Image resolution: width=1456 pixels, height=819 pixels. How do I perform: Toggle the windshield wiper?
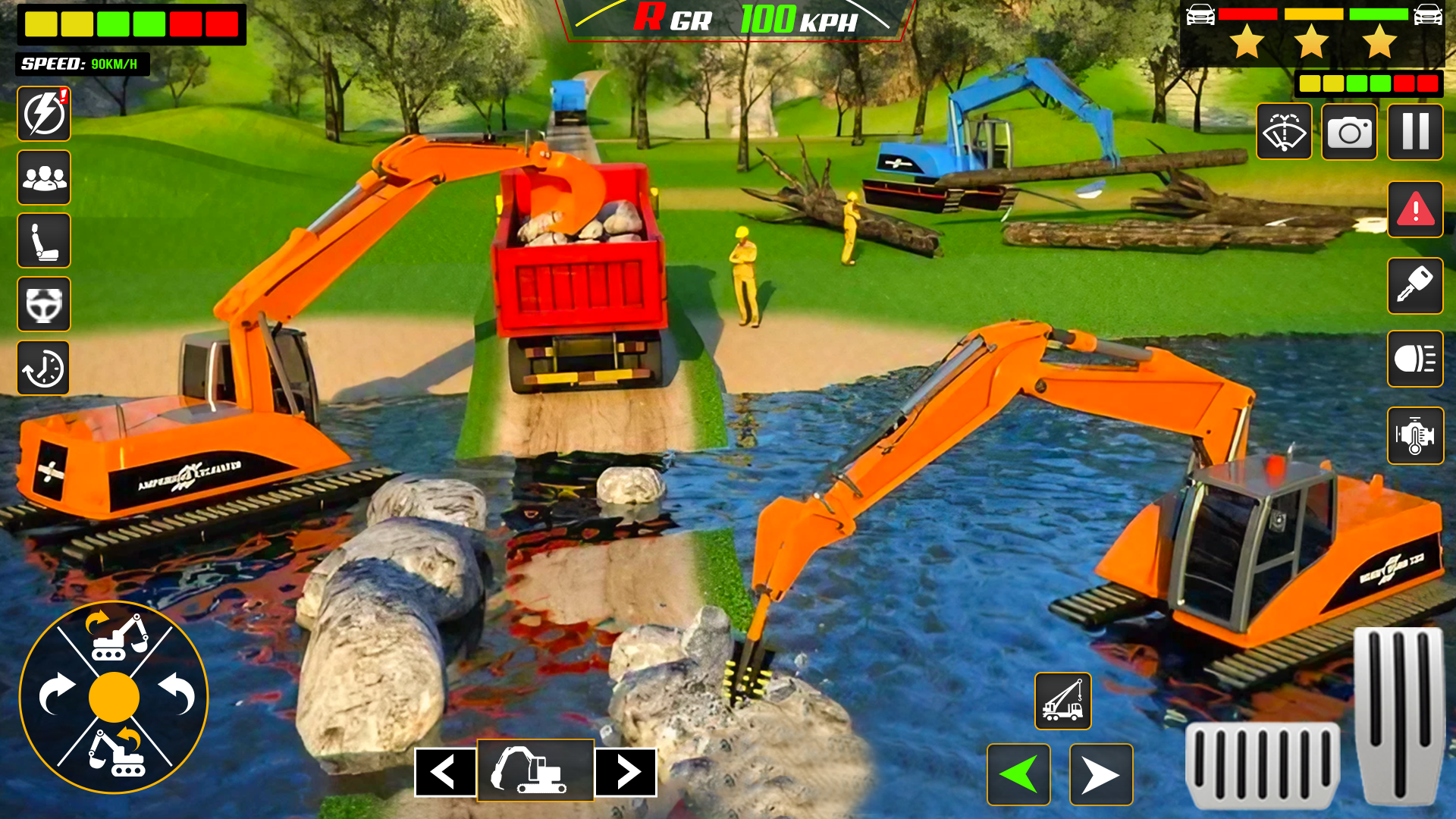[x=1285, y=133]
